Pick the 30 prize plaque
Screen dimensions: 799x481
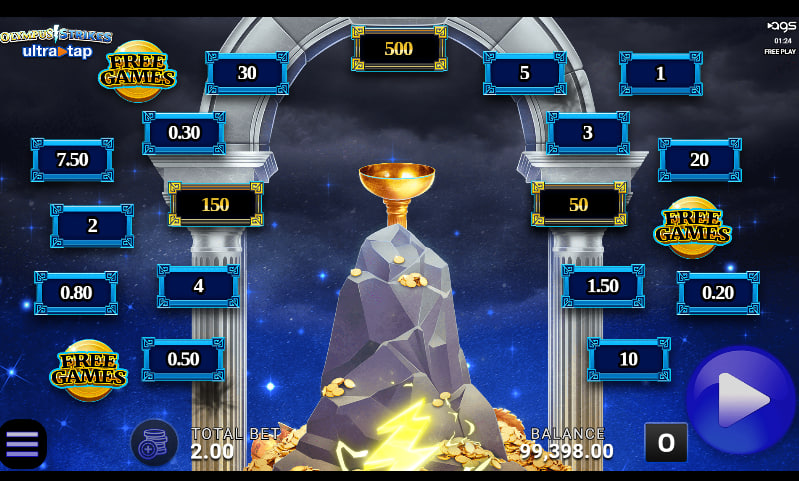tap(247, 73)
